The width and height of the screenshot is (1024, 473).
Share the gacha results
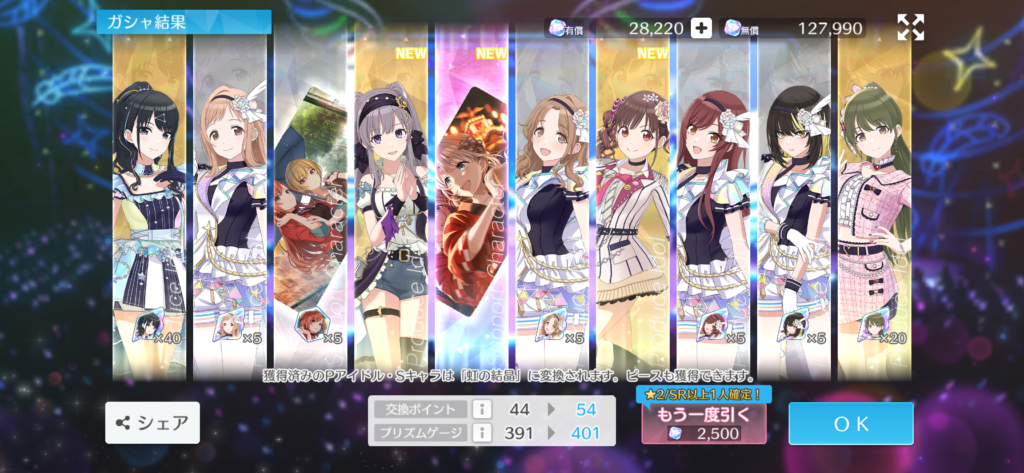(x=153, y=423)
